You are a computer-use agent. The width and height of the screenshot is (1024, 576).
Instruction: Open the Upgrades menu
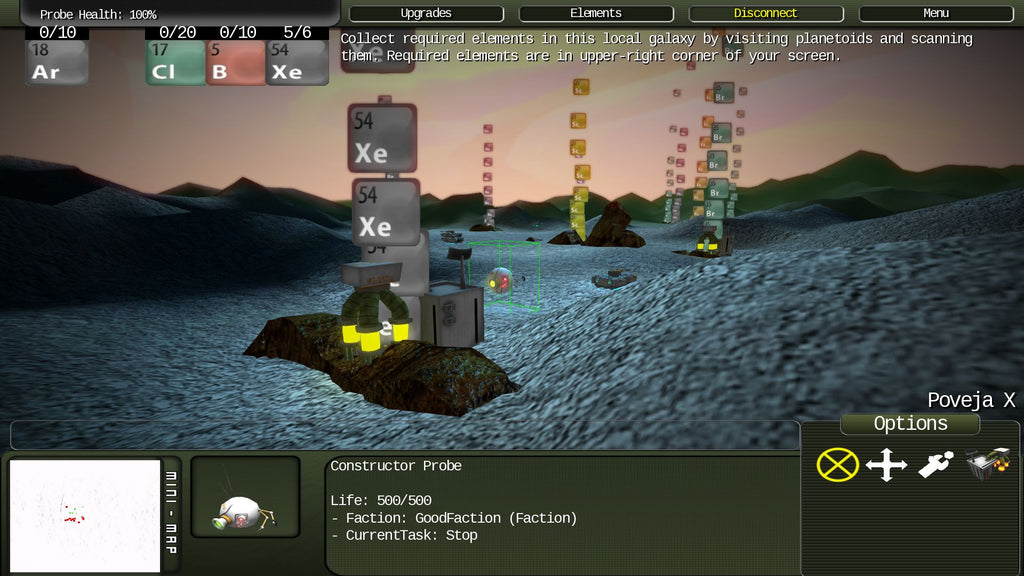click(426, 14)
